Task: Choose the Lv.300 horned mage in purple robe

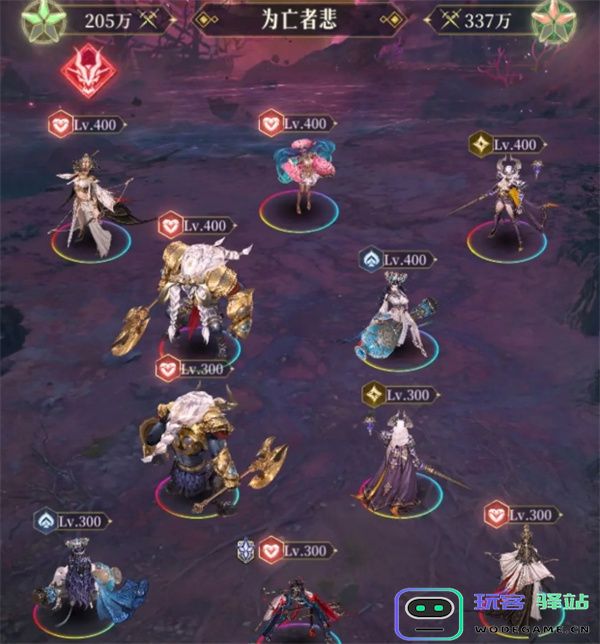Action: [x=400, y=460]
